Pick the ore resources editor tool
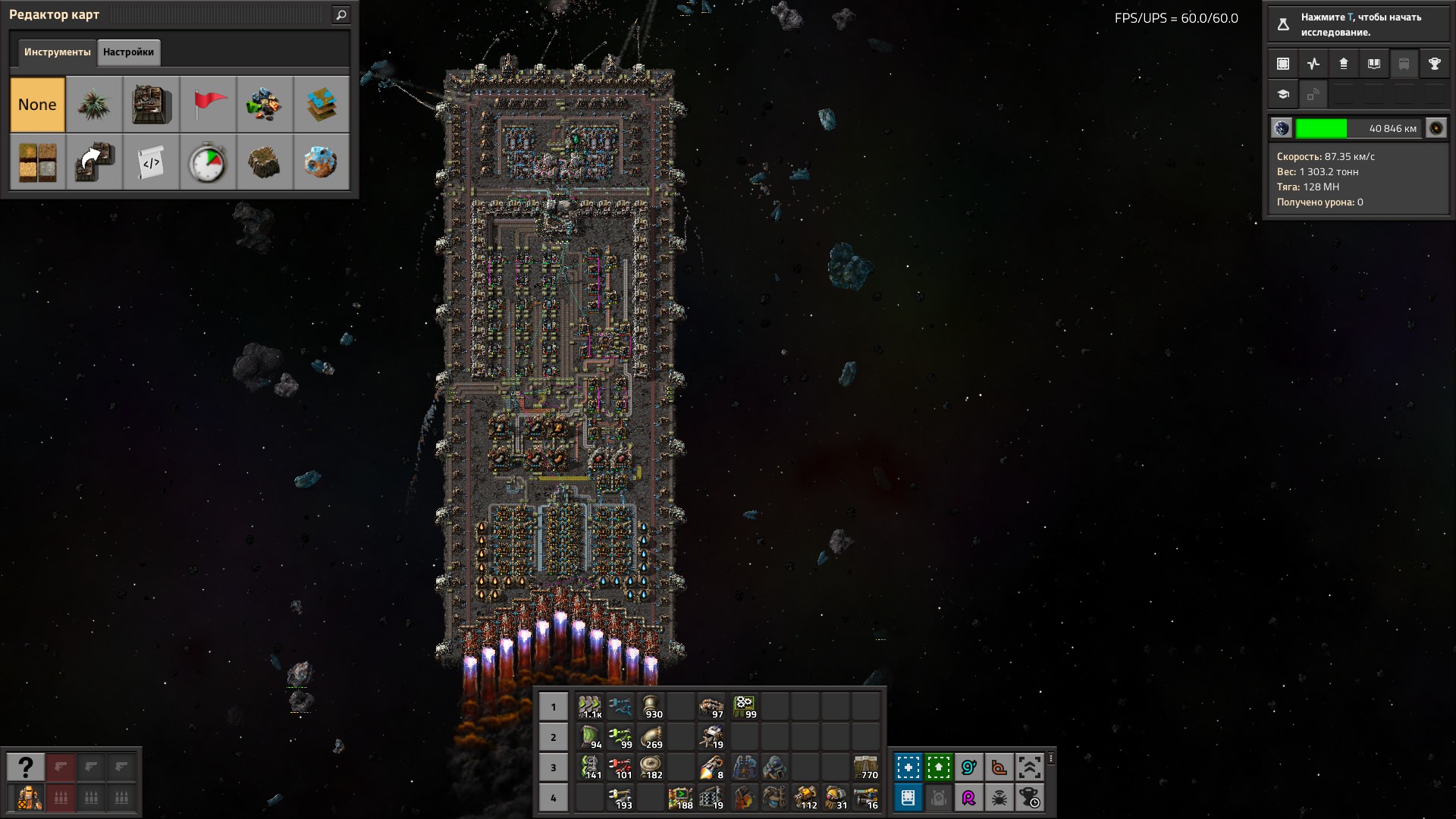The image size is (1456, 819). coord(264,105)
